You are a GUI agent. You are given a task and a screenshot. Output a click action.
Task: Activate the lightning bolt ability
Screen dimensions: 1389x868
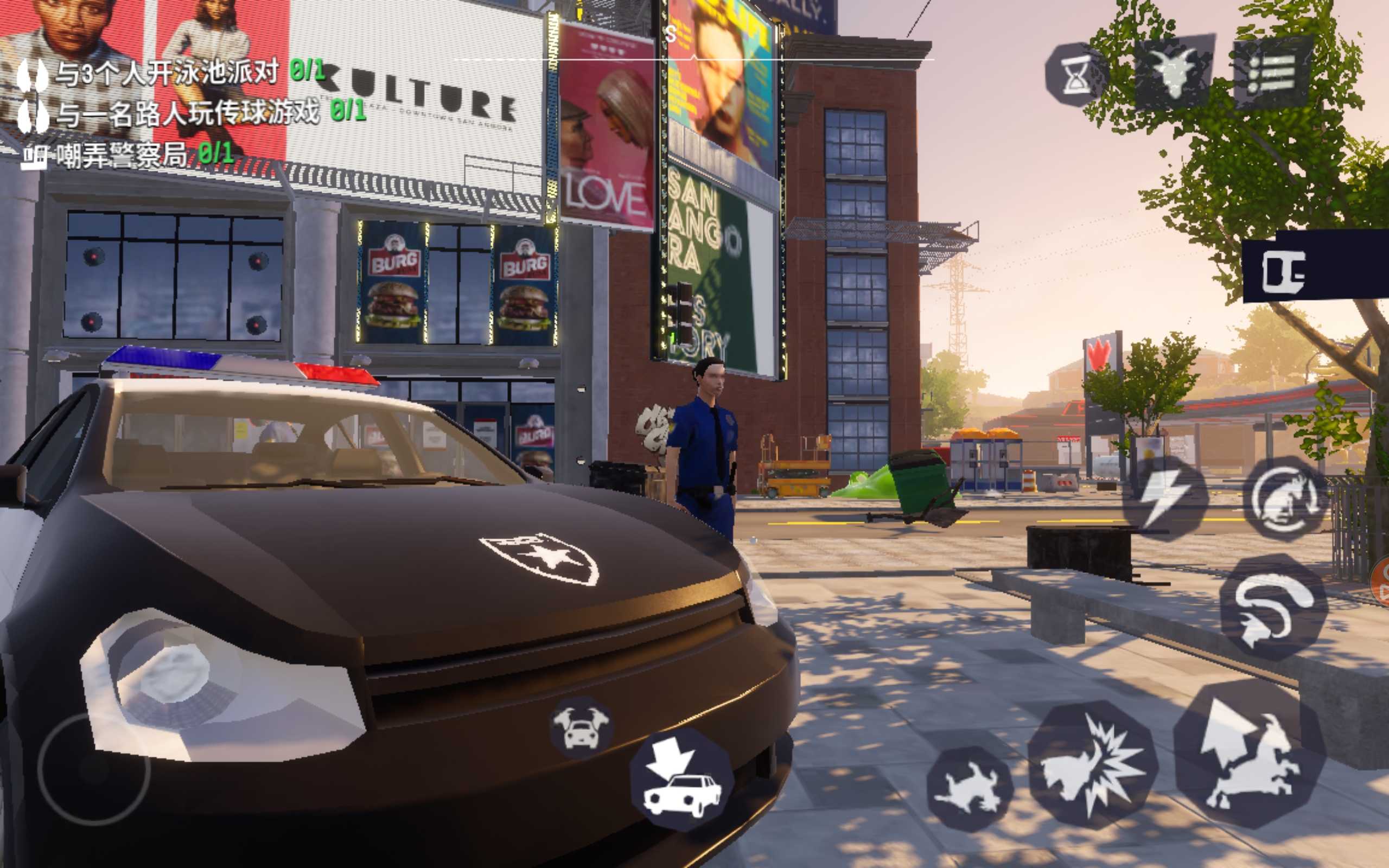(x=1164, y=497)
